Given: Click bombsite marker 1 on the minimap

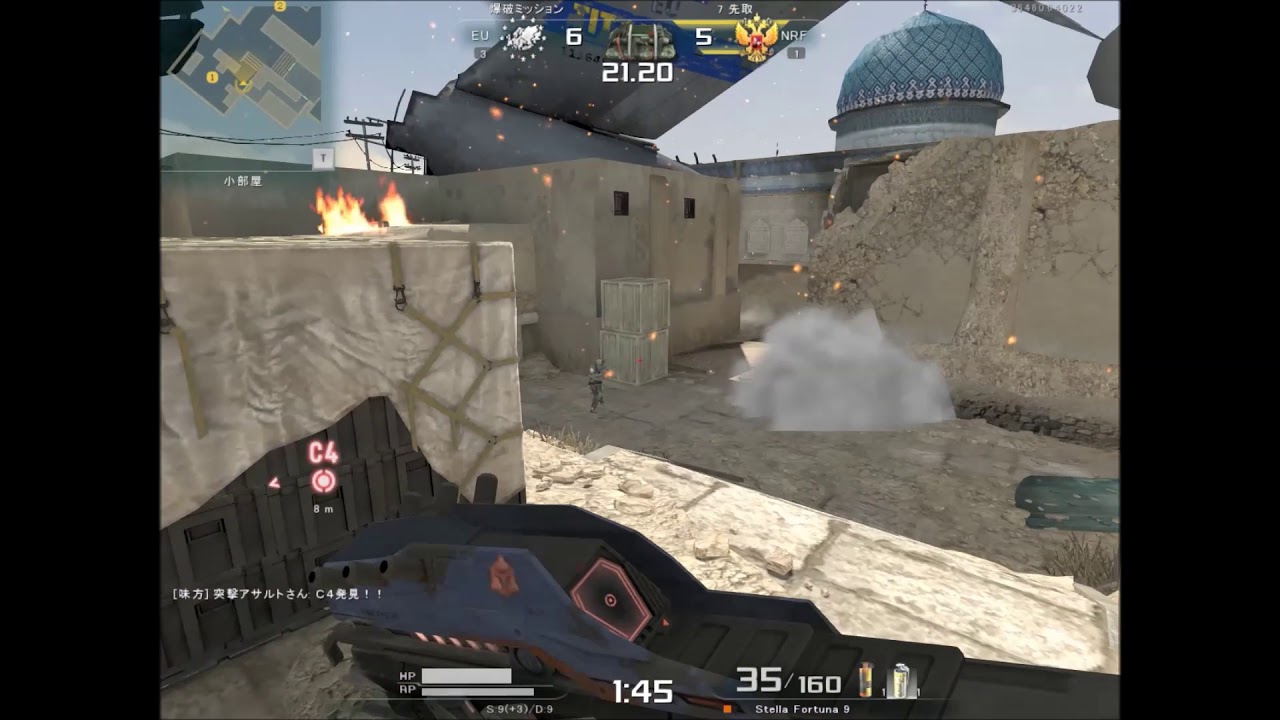Looking at the screenshot, I should pyautogui.click(x=212, y=77).
